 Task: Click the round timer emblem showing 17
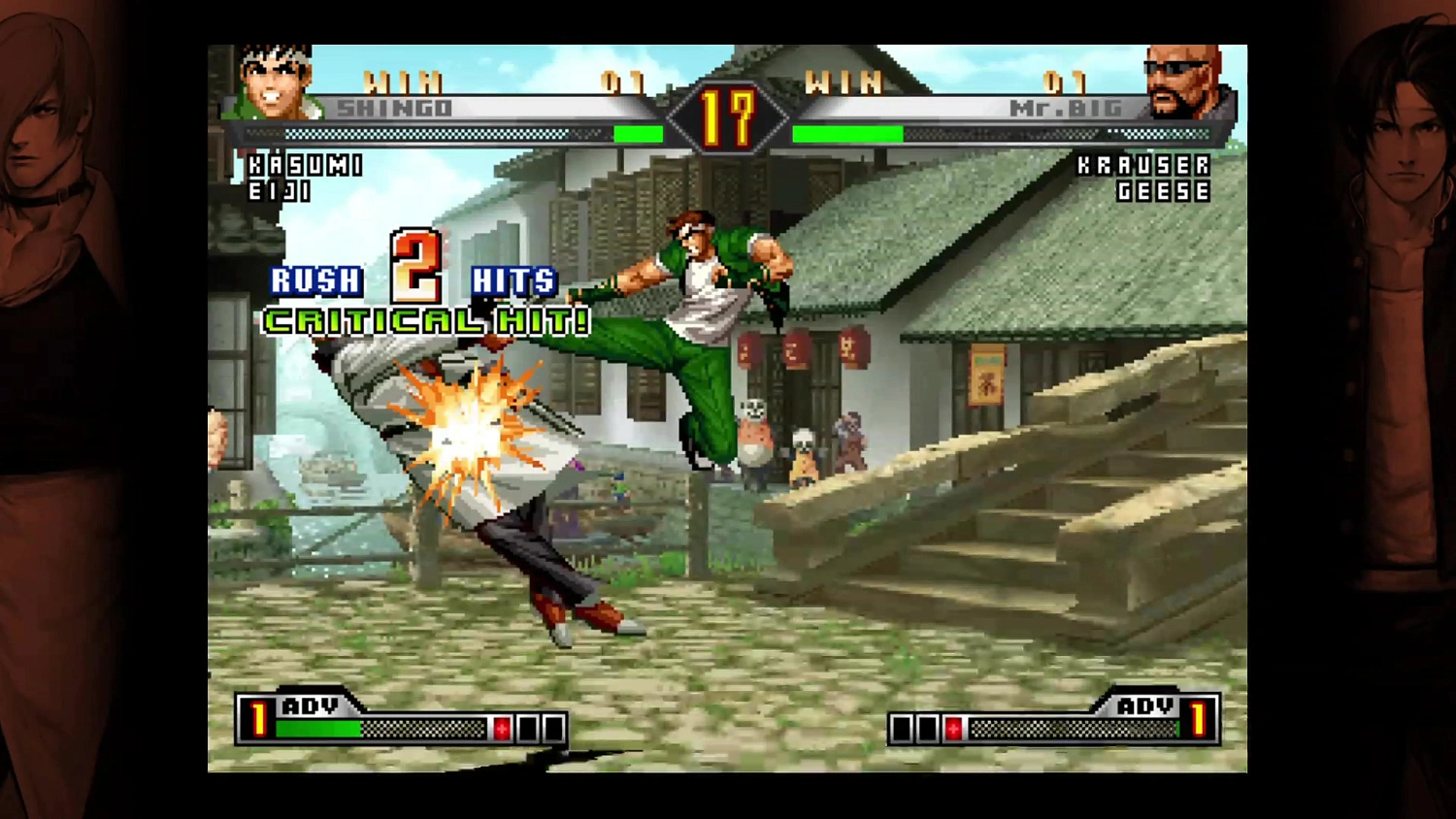tap(727, 115)
